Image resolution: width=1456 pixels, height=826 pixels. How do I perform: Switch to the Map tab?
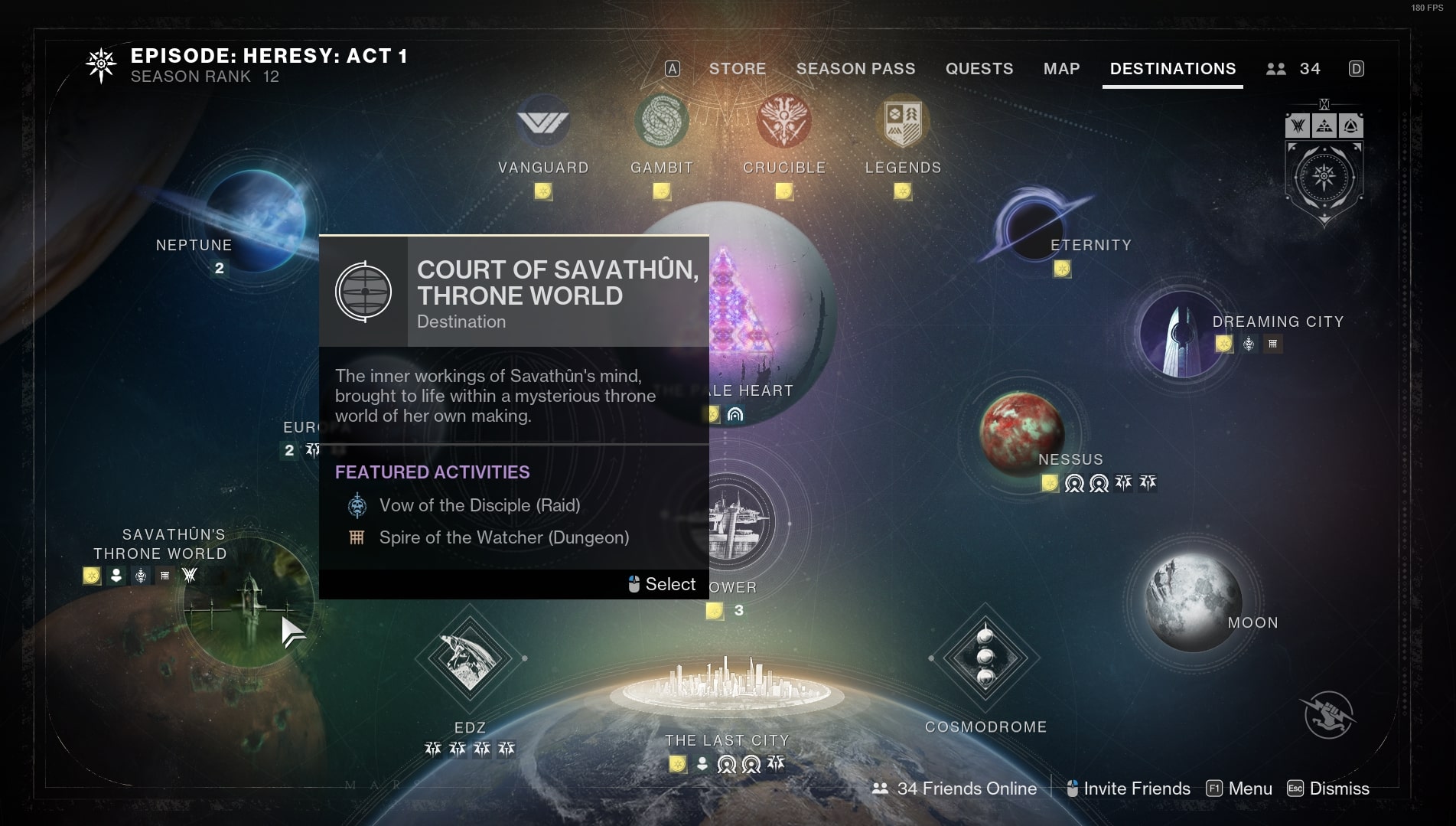click(1061, 69)
